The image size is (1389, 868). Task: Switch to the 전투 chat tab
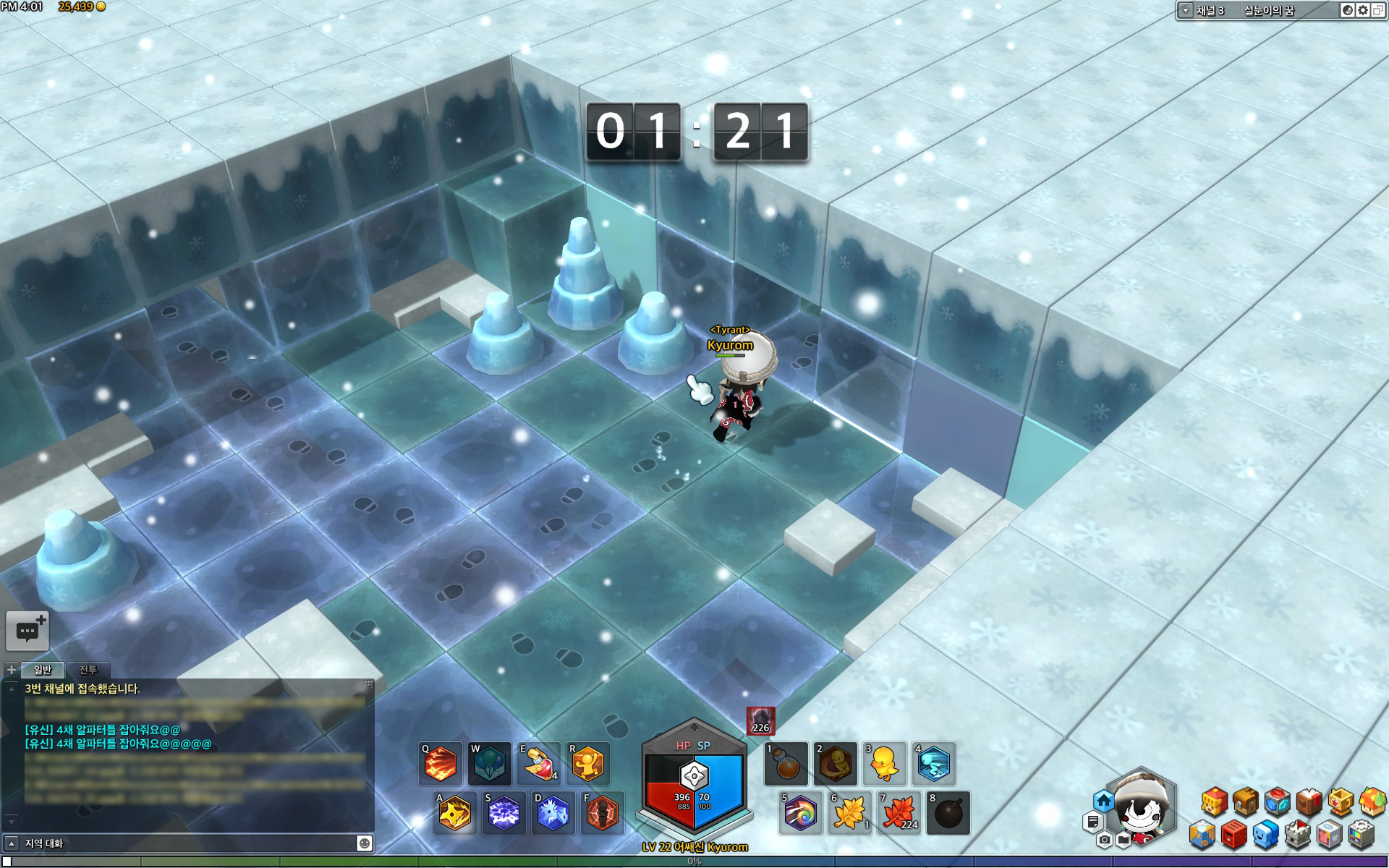pyautogui.click(x=88, y=670)
